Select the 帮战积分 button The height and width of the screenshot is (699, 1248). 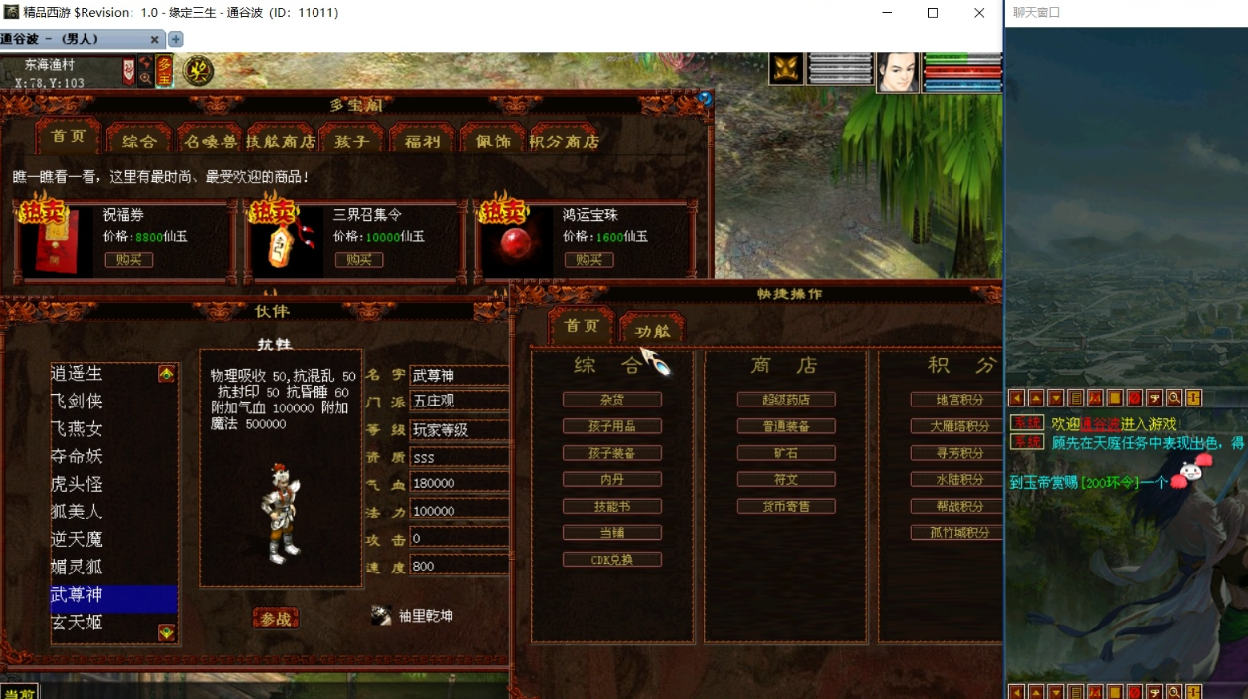point(957,507)
